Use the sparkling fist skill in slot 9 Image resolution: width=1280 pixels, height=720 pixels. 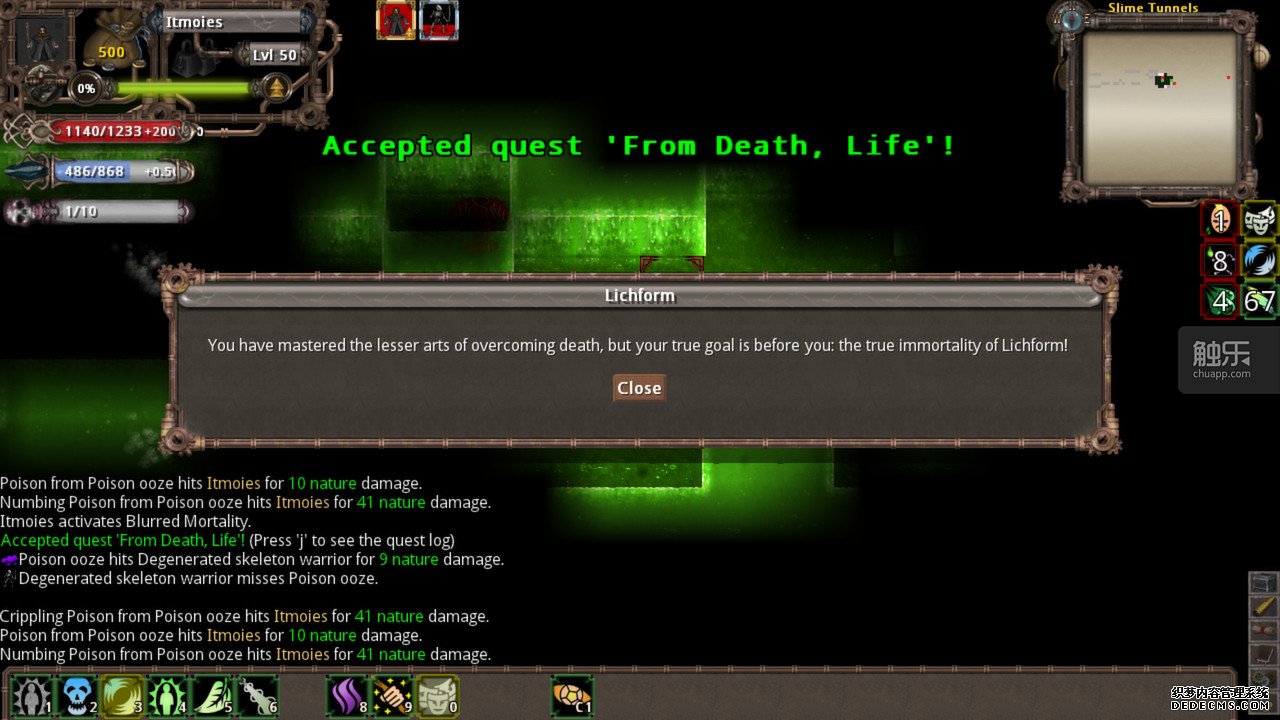pos(393,696)
